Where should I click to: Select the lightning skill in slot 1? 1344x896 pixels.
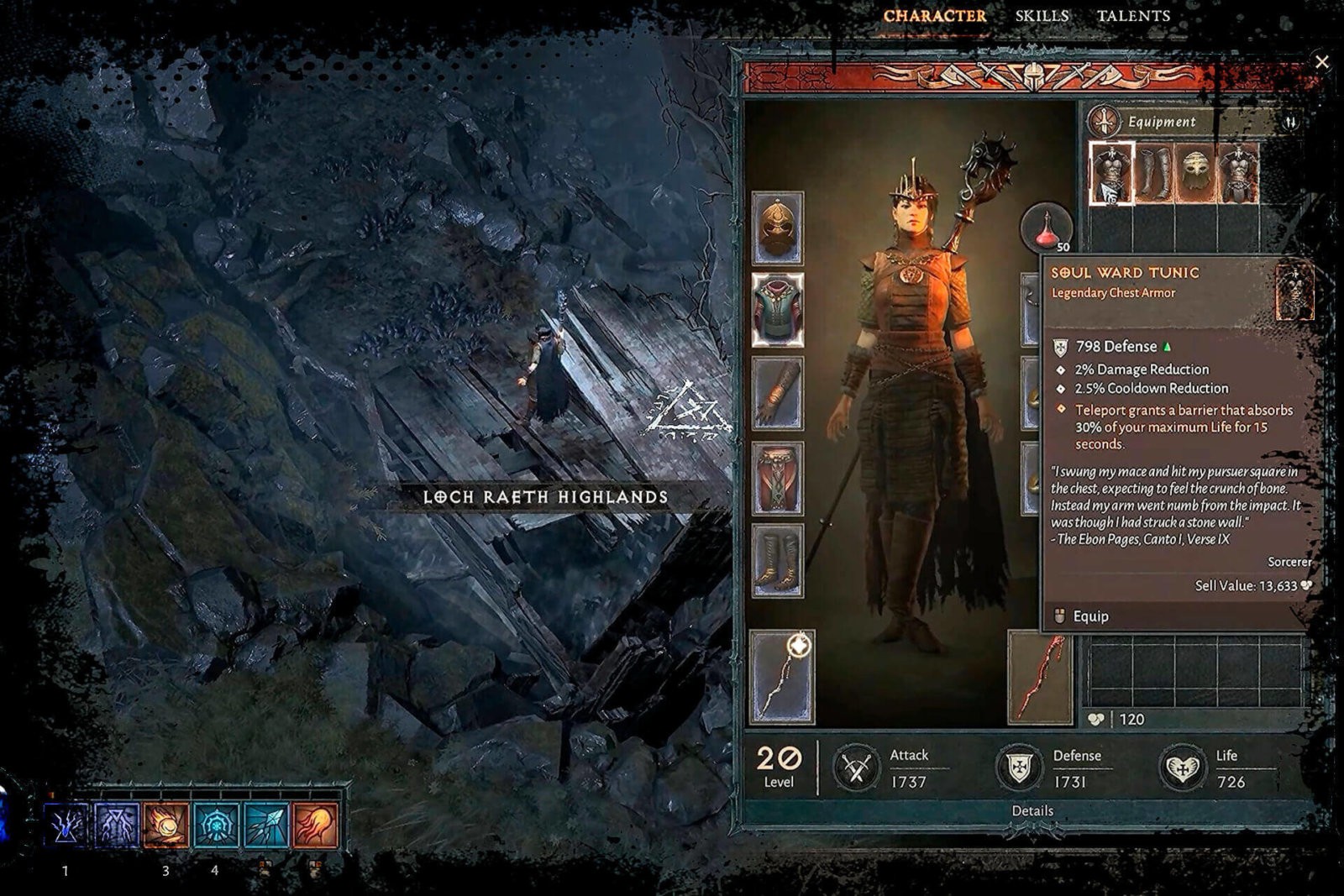65,825
